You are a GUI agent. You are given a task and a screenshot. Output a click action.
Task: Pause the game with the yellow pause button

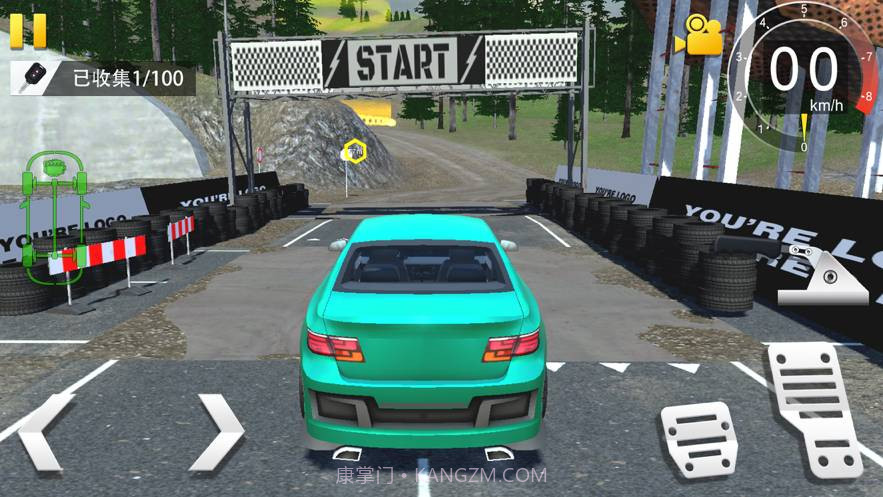point(27,29)
